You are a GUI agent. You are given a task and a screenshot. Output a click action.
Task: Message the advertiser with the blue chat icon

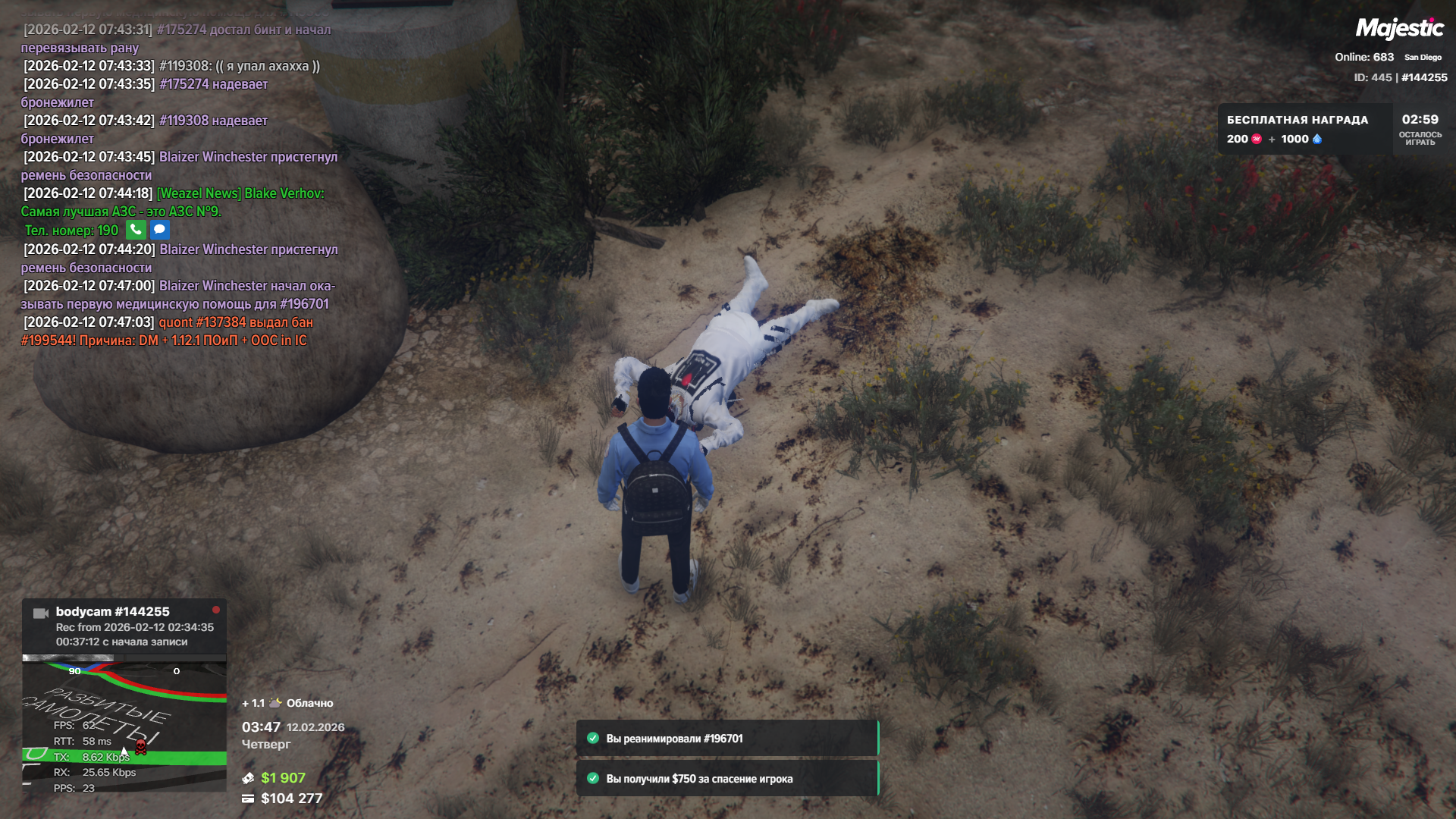point(159,230)
